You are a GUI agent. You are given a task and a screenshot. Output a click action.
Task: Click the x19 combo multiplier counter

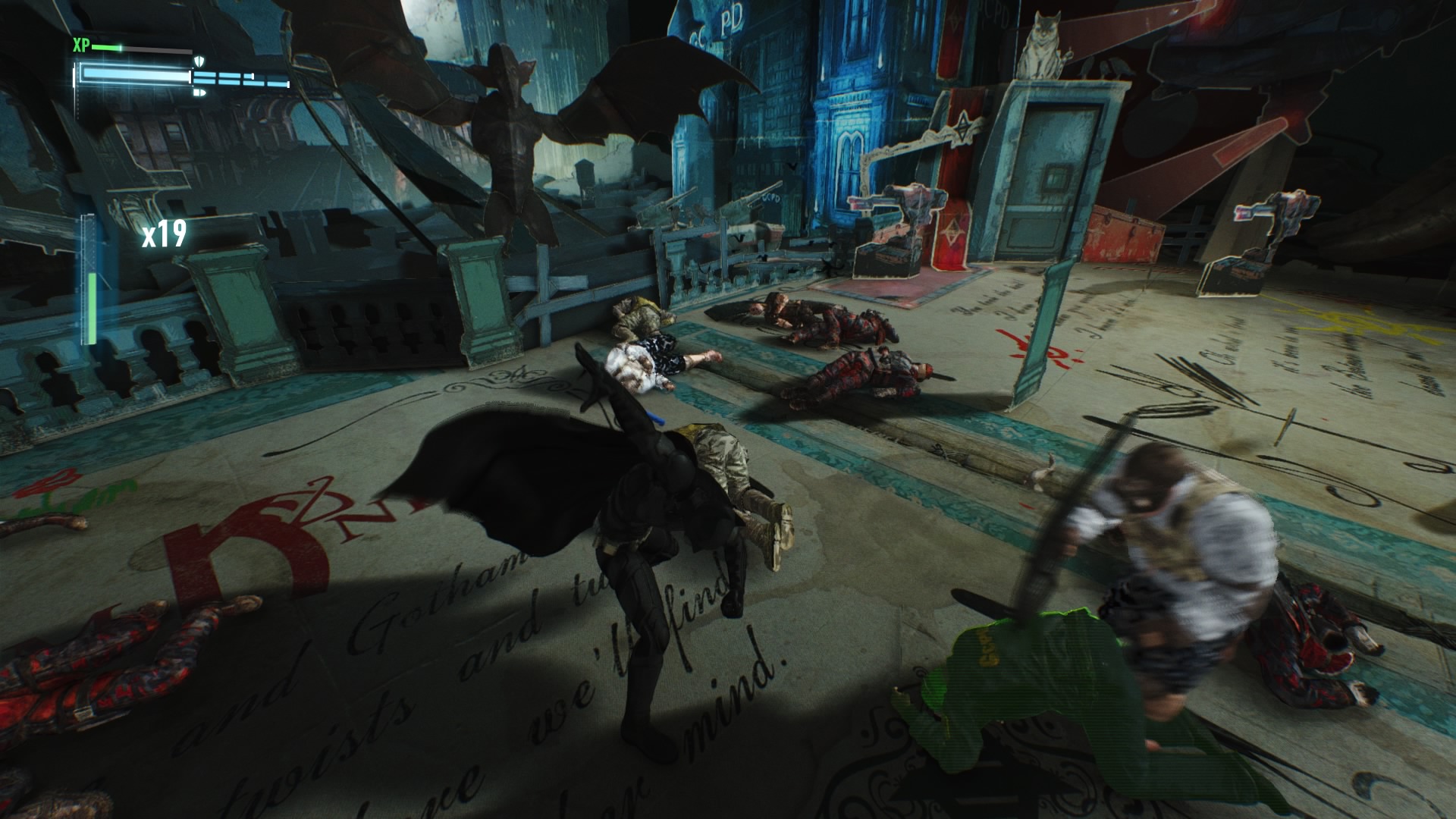tap(163, 236)
